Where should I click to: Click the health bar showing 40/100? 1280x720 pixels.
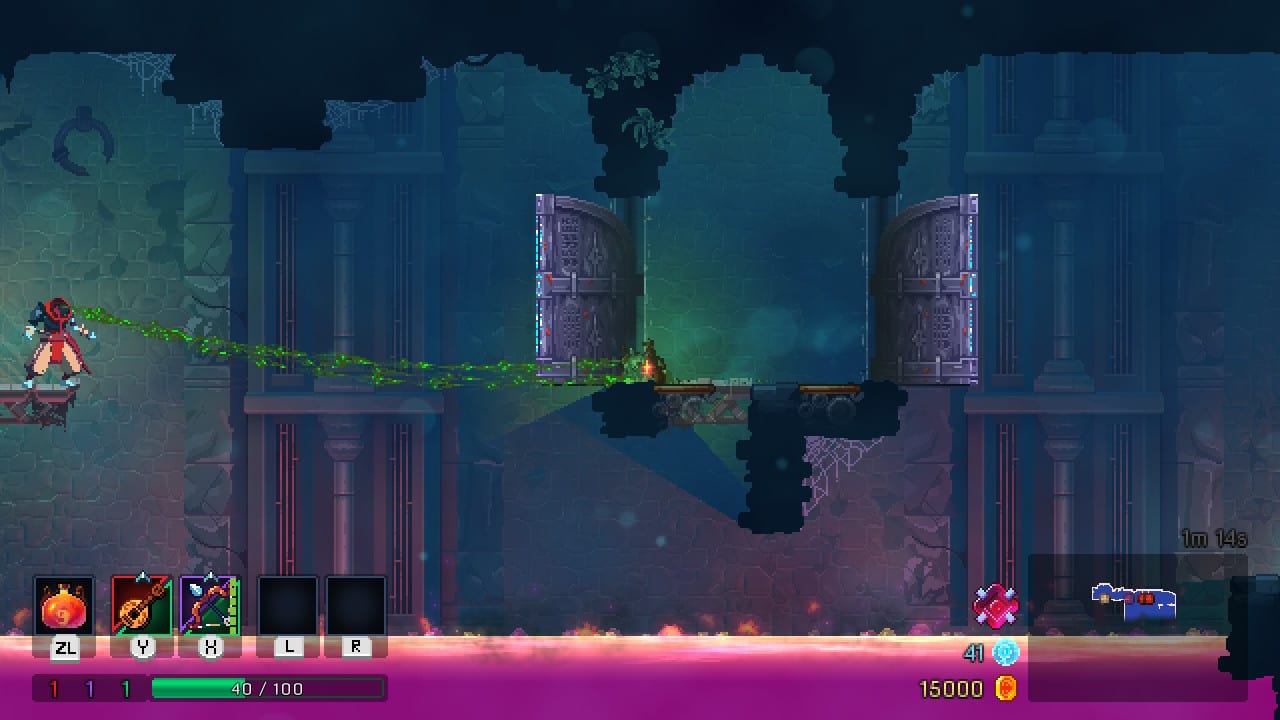click(x=268, y=687)
